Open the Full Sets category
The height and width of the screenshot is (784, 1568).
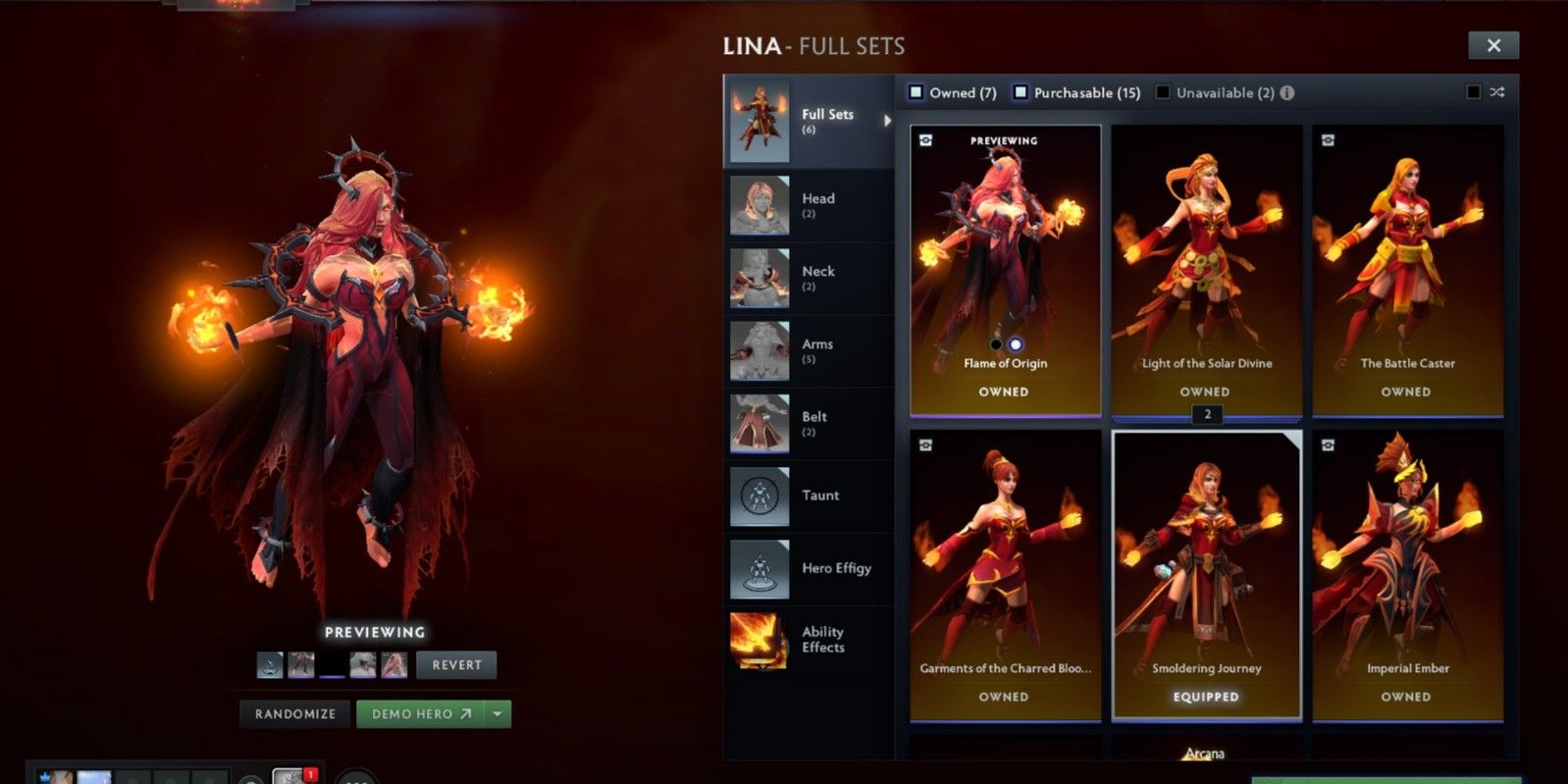pos(808,122)
